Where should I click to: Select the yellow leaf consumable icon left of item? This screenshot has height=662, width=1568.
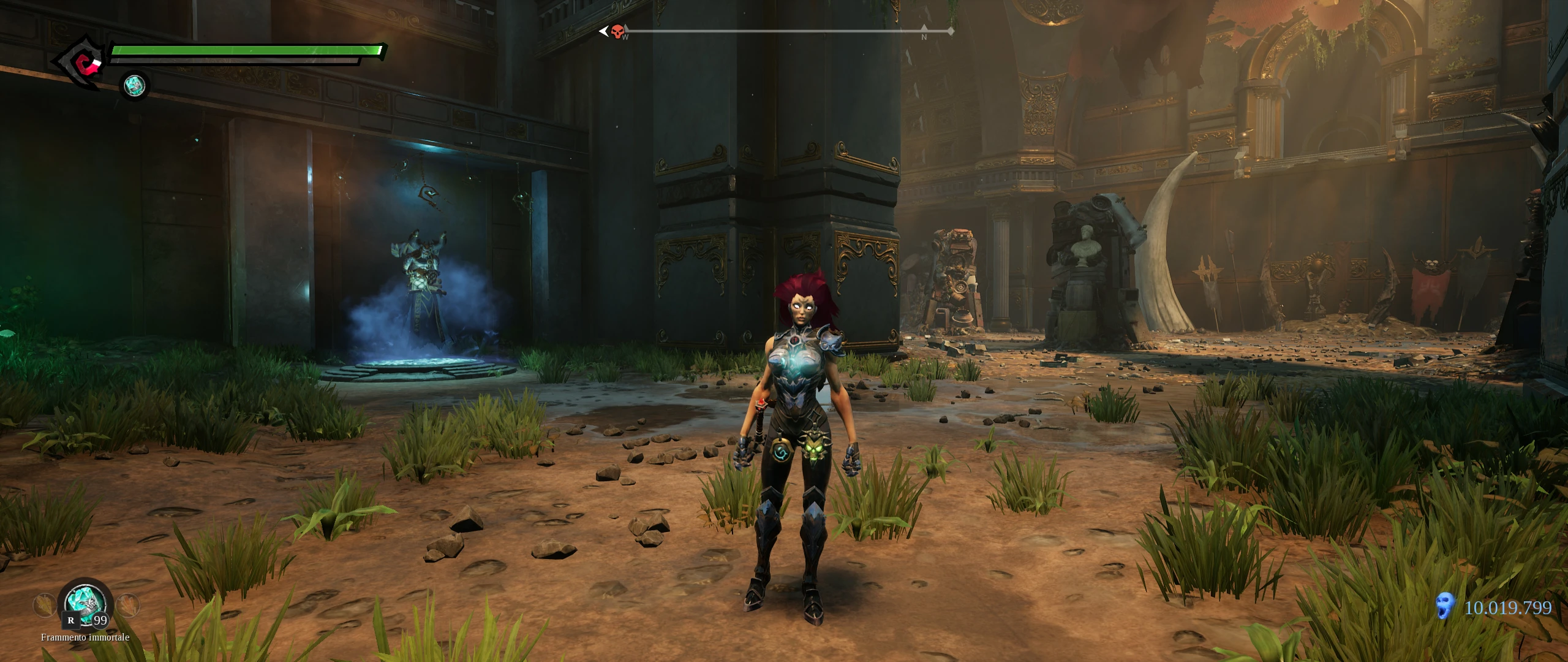(x=44, y=606)
